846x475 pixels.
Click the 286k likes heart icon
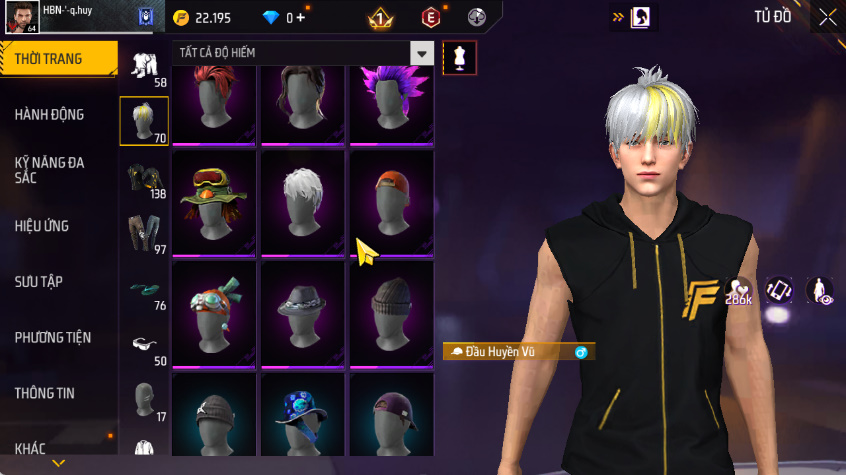[x=739, y=290]
